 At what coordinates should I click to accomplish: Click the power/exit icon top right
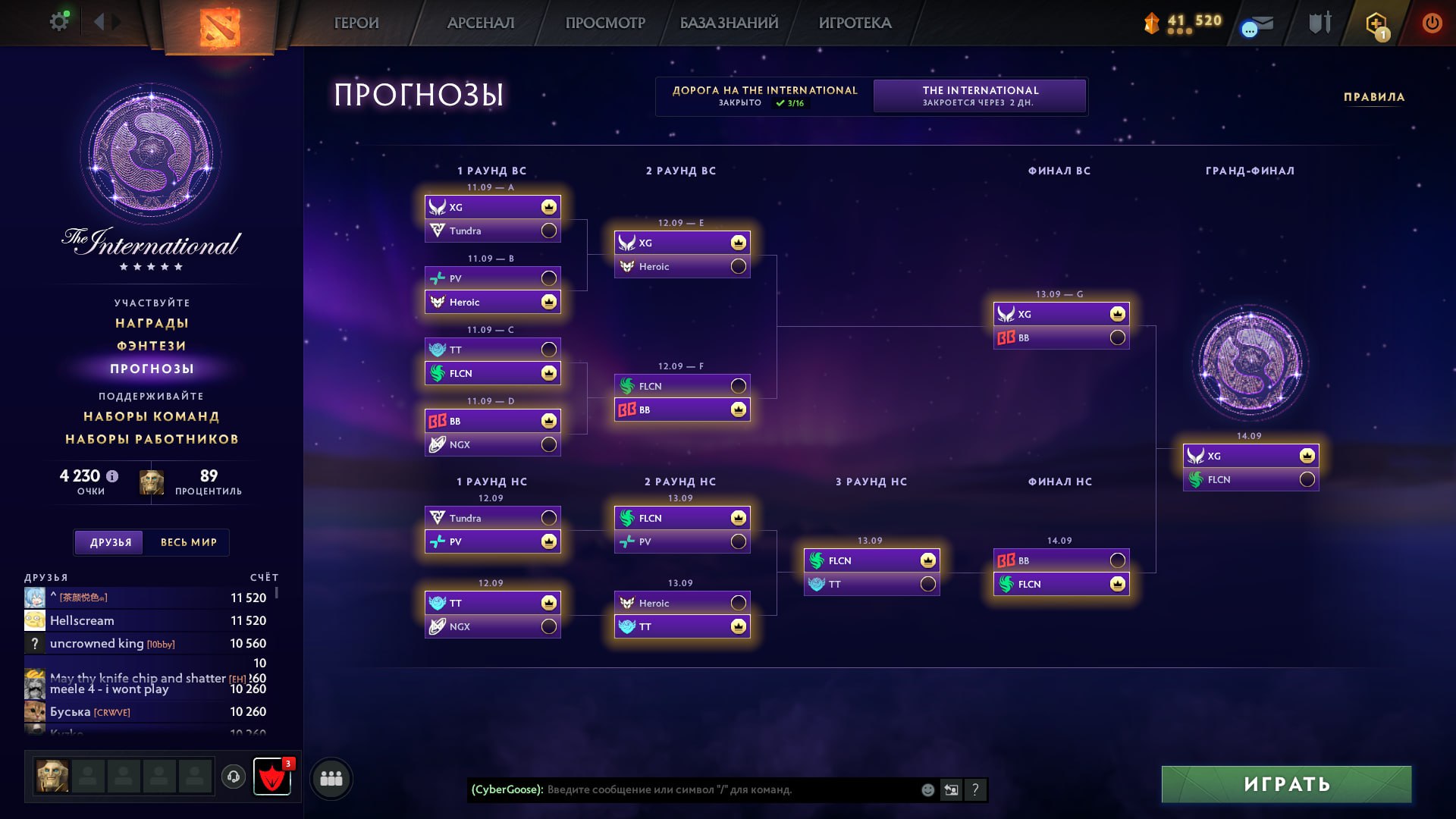(x=1432, y=23)
